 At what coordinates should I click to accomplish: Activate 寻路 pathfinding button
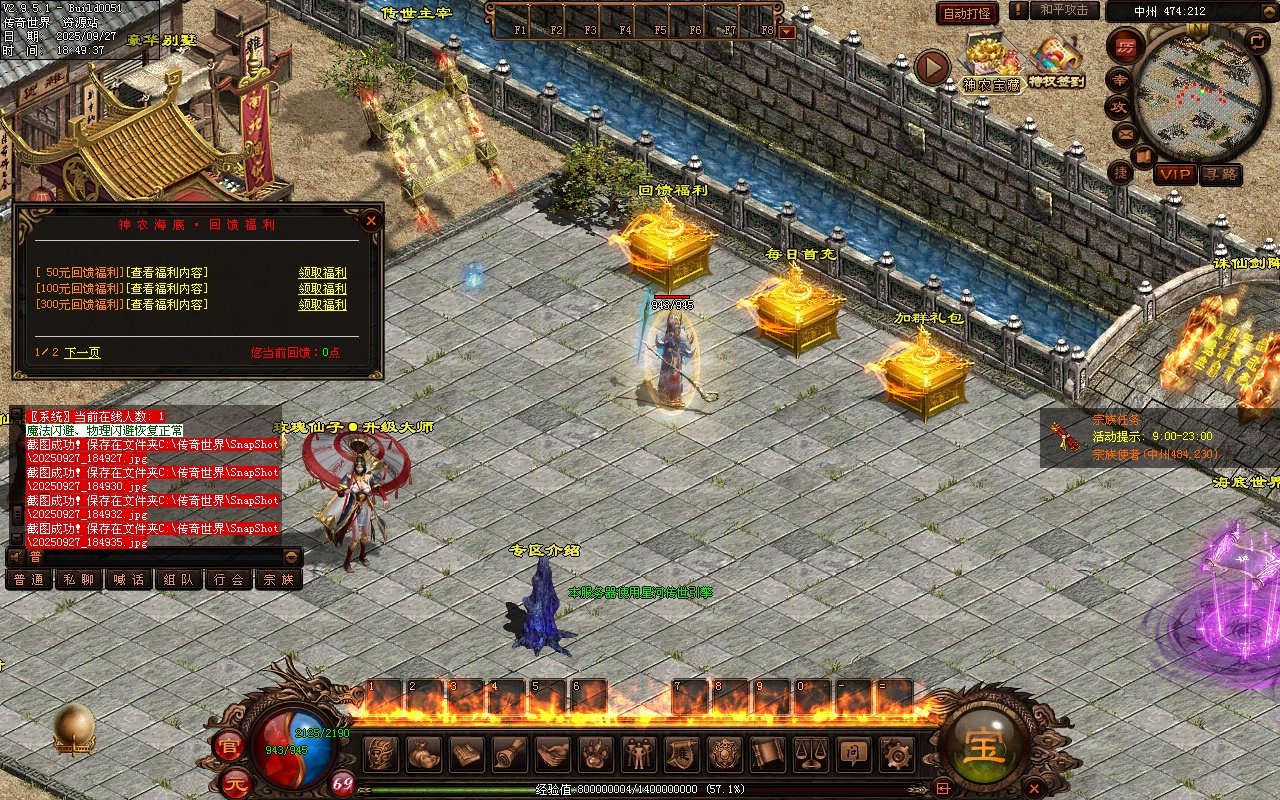(x=1220, y=174)
